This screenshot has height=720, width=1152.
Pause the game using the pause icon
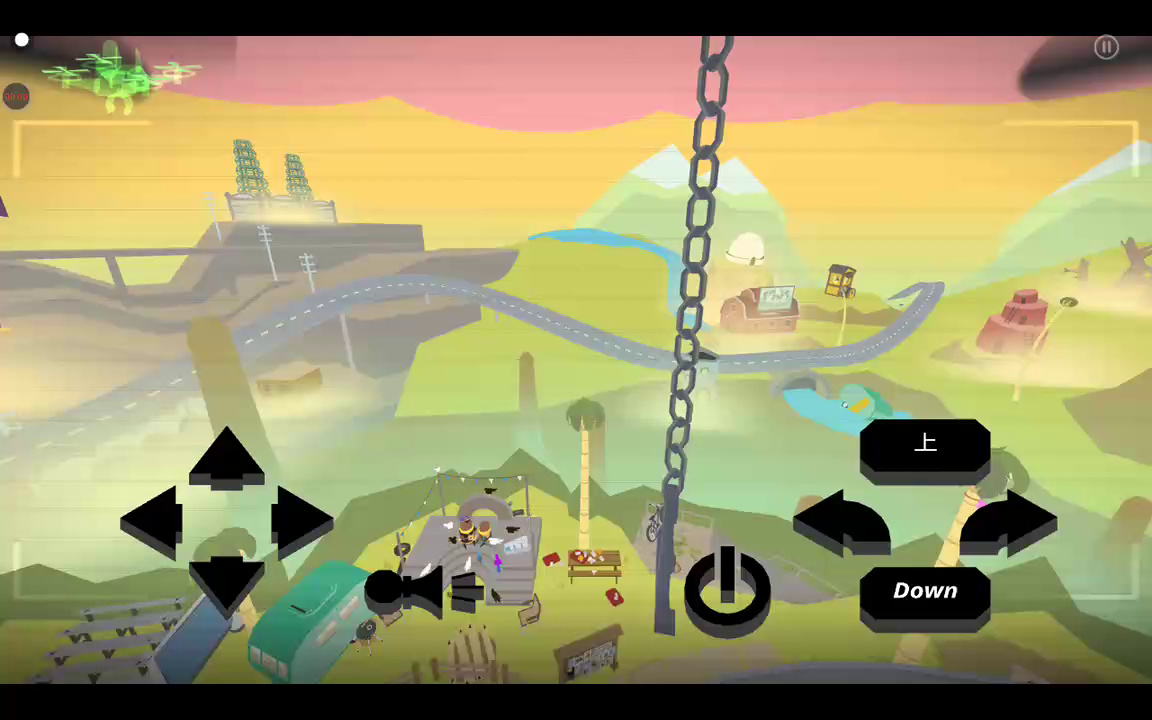(1106, 47)
